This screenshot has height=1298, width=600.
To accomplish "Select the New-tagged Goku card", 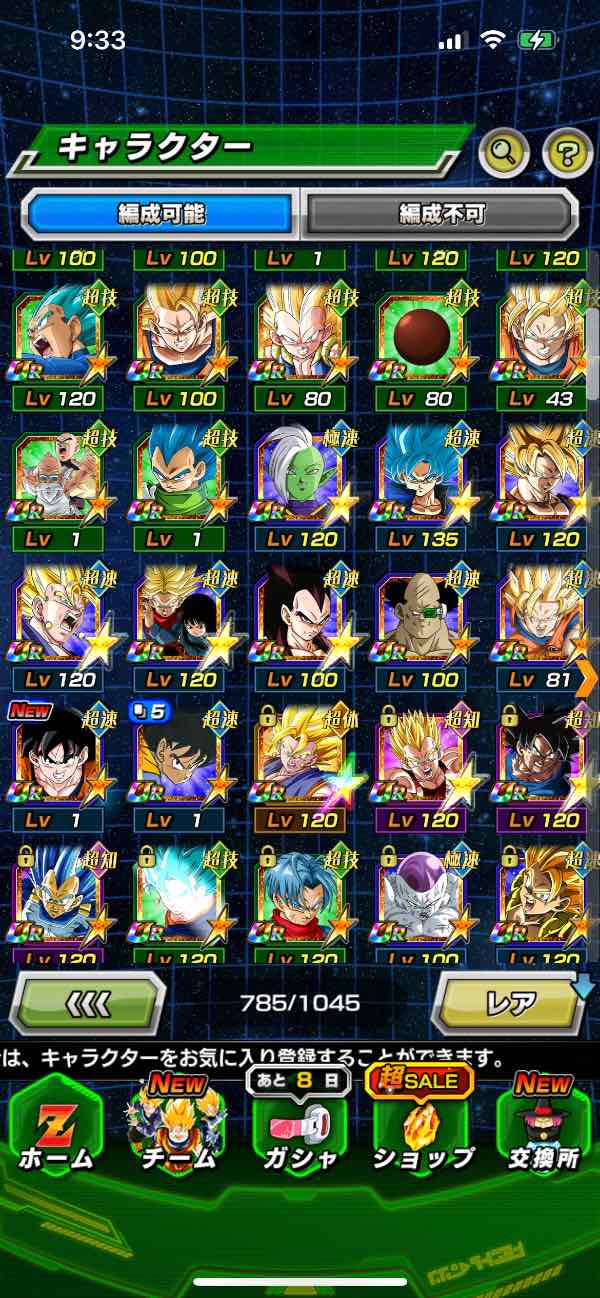I will pos(60,757).
